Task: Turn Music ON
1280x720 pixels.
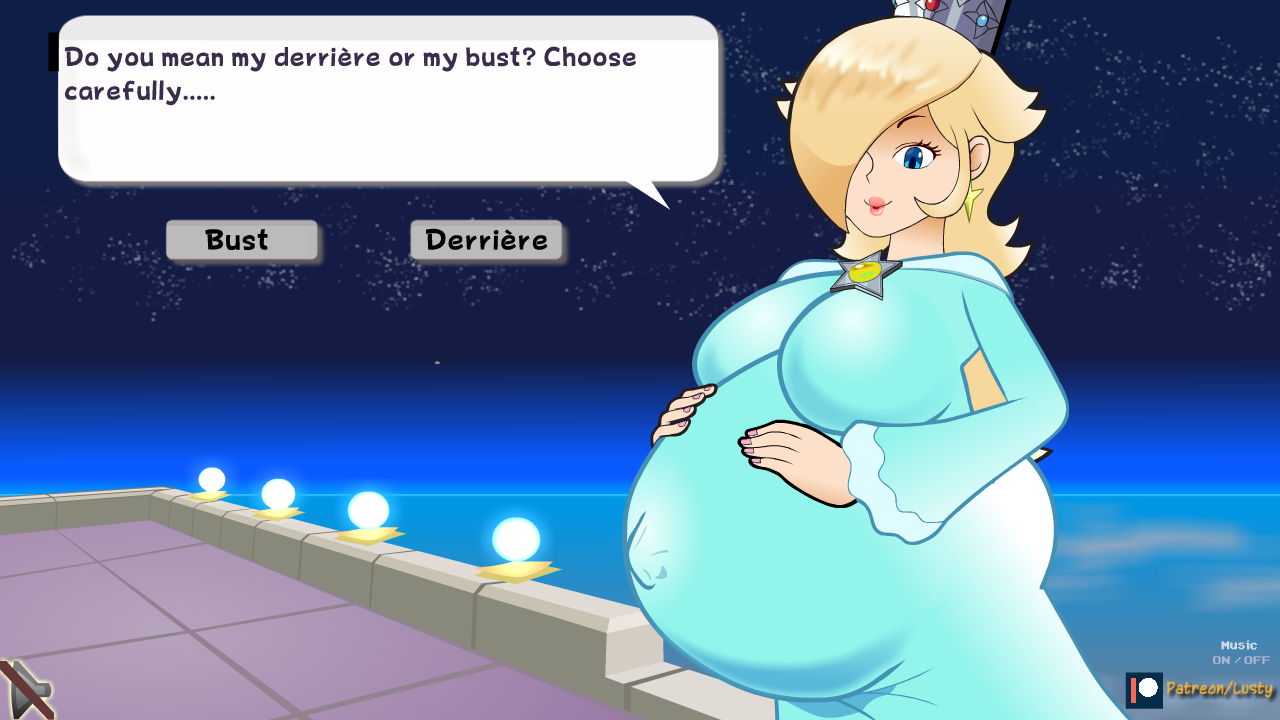Action: [1222, 660]
